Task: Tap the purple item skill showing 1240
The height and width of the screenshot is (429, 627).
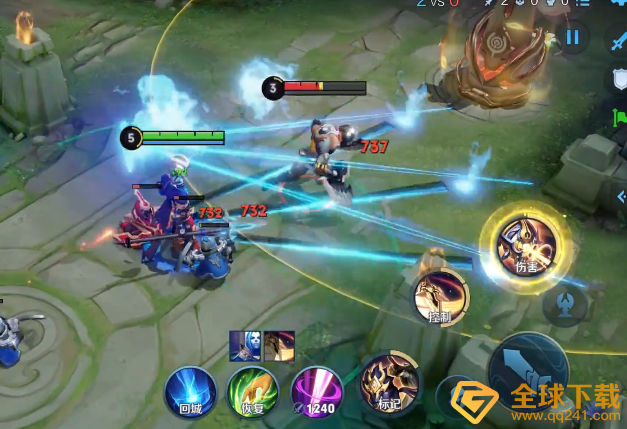Action: [x=316, y=388]
